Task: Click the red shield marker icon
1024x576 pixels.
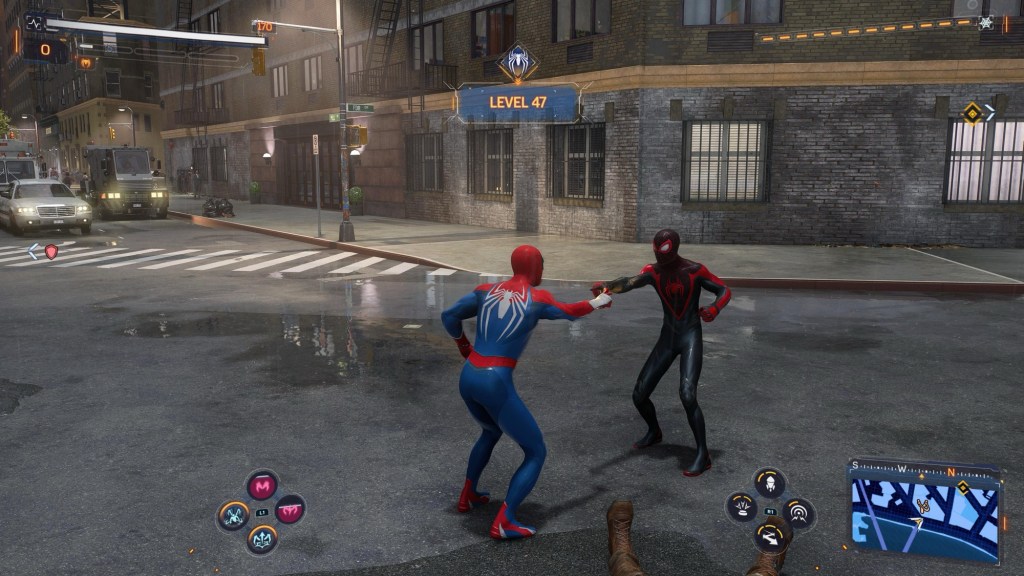Action: pos(51,251)
